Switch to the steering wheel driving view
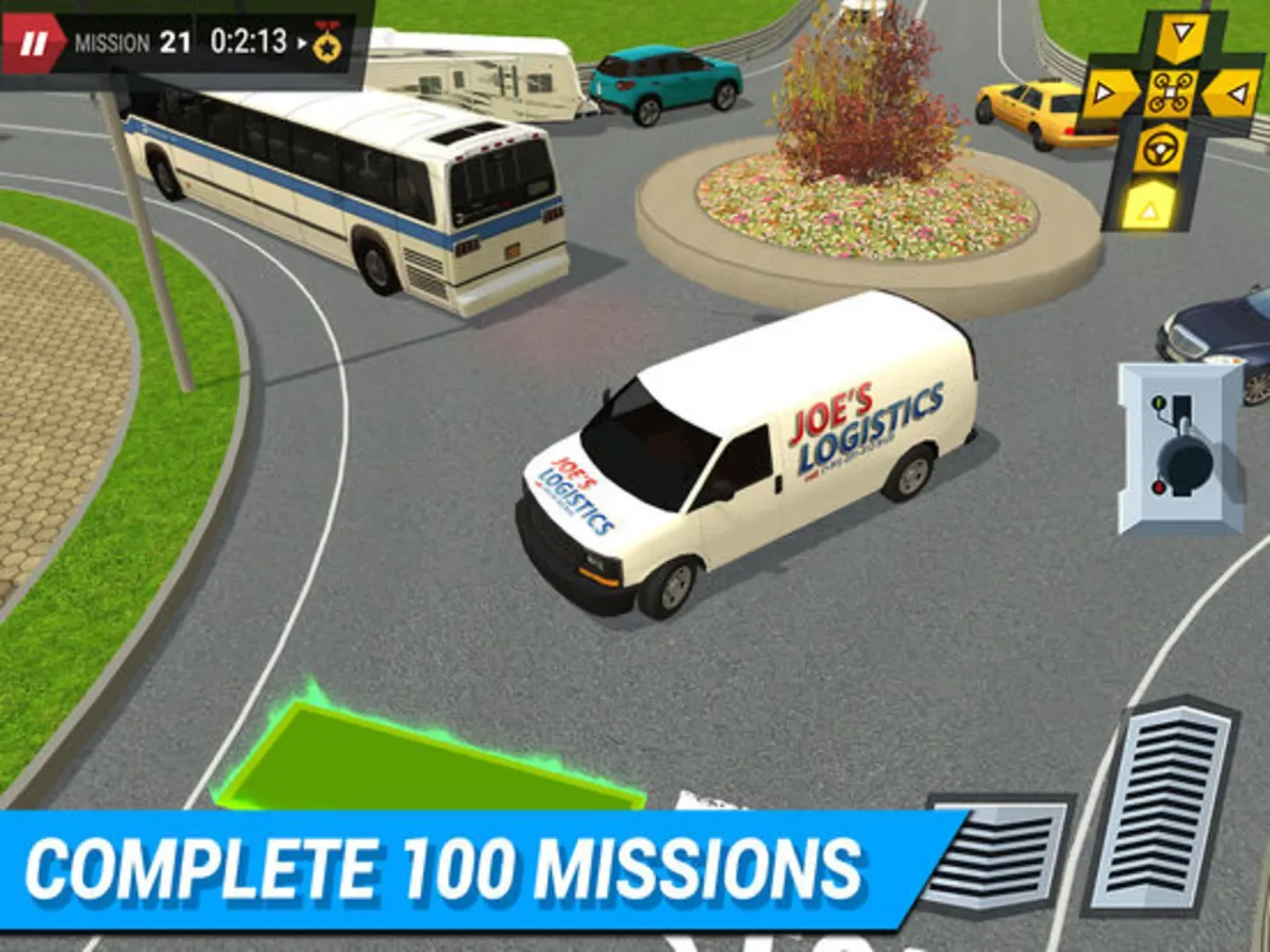1270x952 pixels. [1158, 148]
